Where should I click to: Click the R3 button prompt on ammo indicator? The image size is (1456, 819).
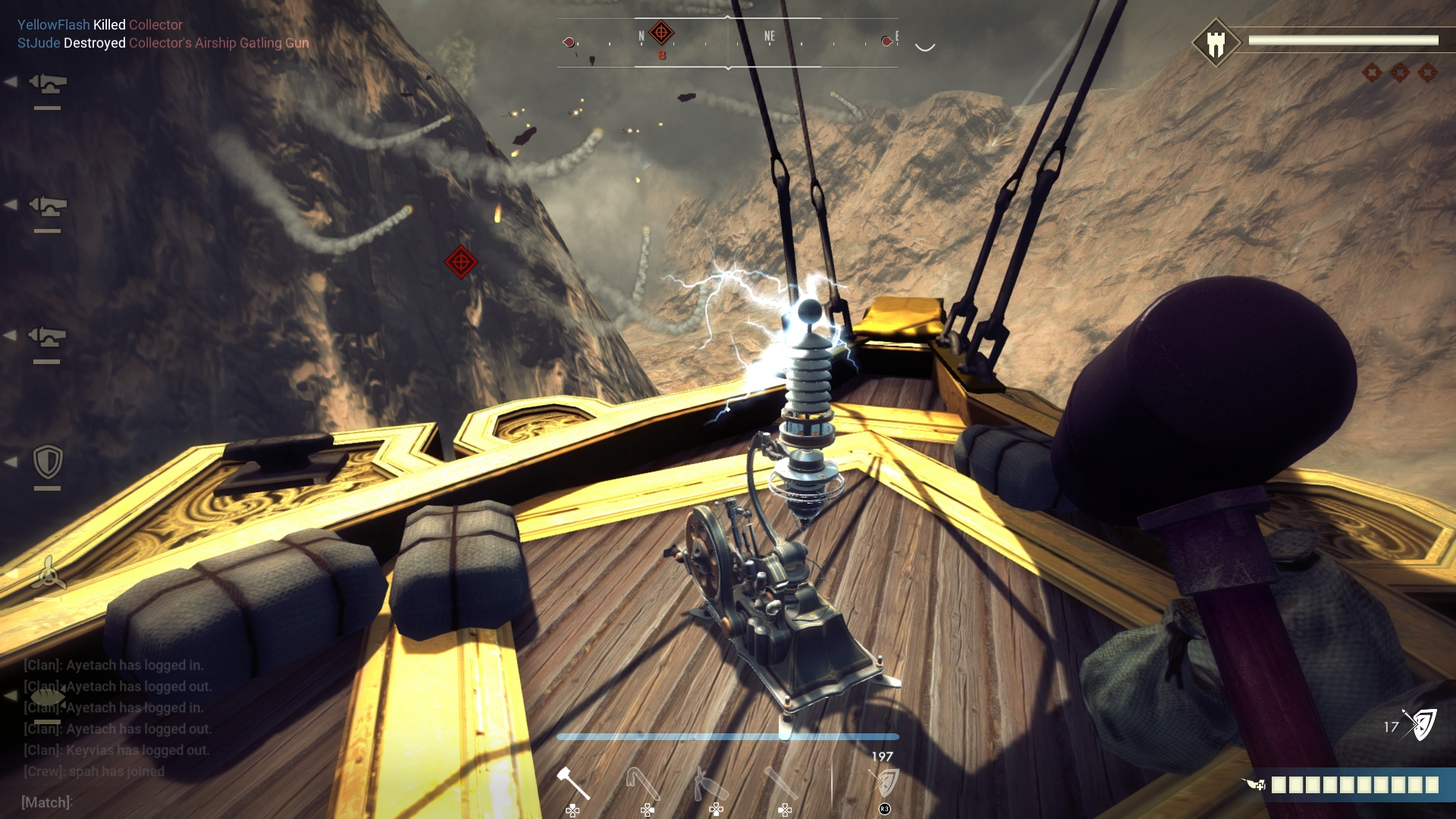pyautogui.click(x=883, y=808)
